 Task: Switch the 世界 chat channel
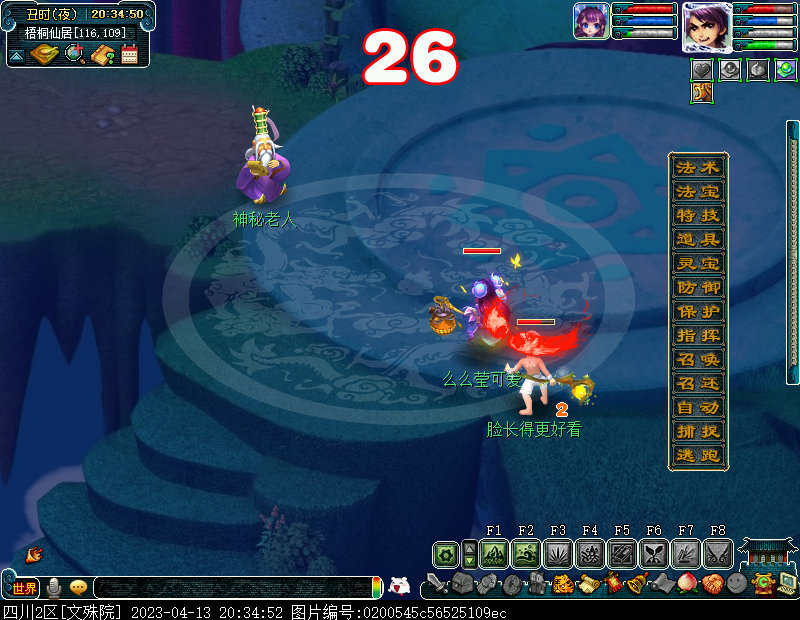(24, 588)
